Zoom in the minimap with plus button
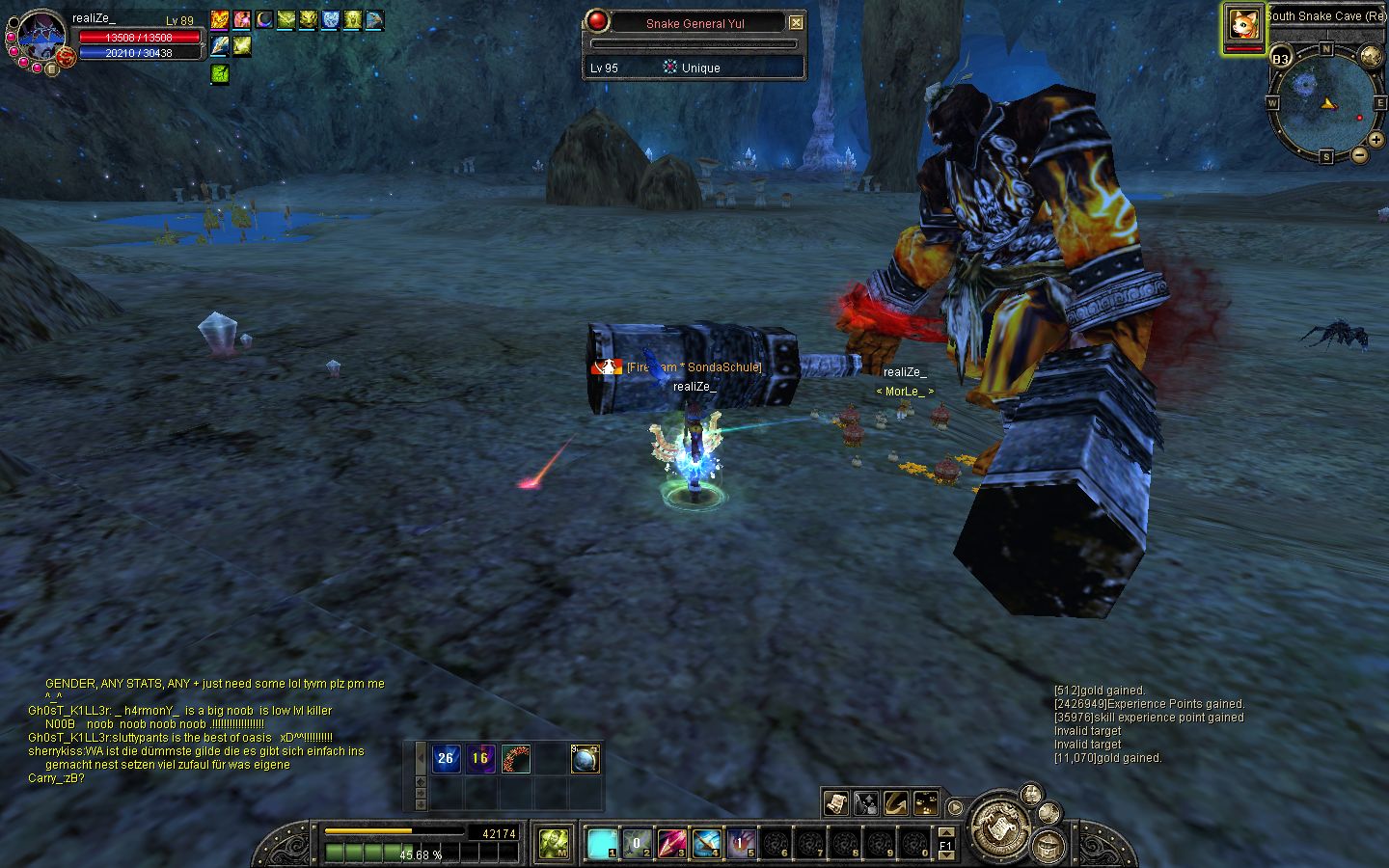 pos(1375,140)
